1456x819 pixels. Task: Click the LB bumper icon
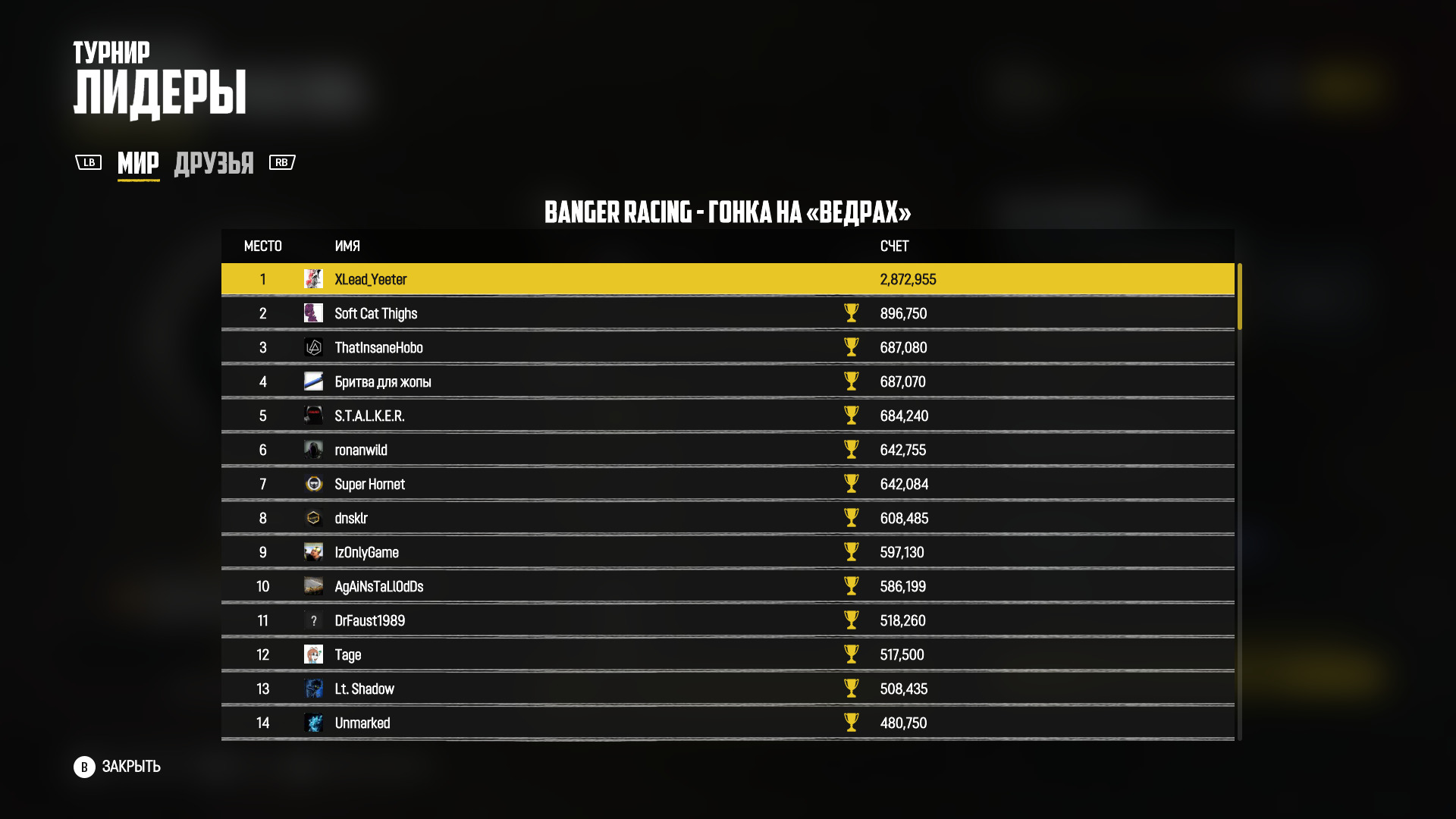click(89, 162)
